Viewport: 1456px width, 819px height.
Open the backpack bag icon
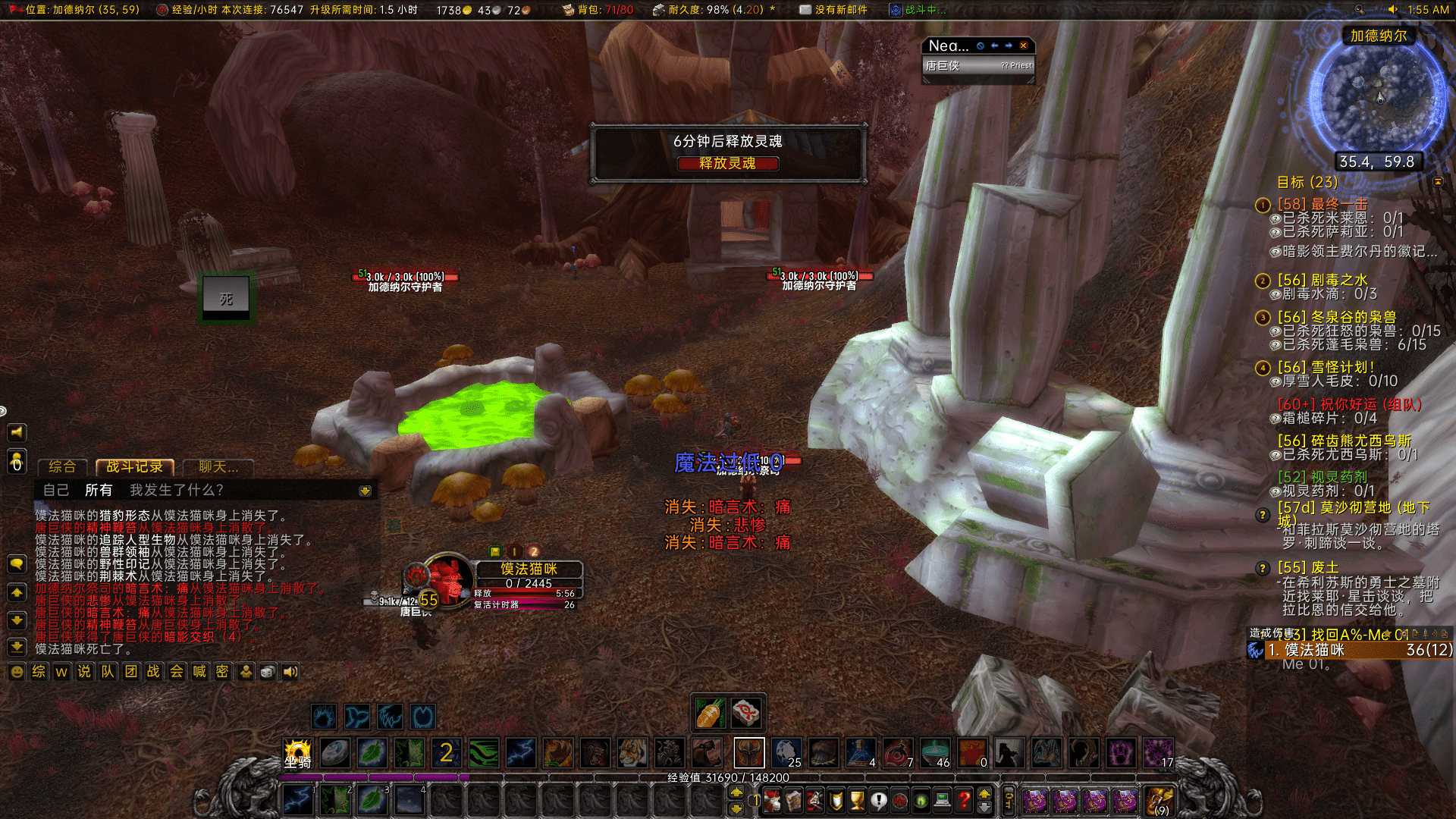(1159, 800)
